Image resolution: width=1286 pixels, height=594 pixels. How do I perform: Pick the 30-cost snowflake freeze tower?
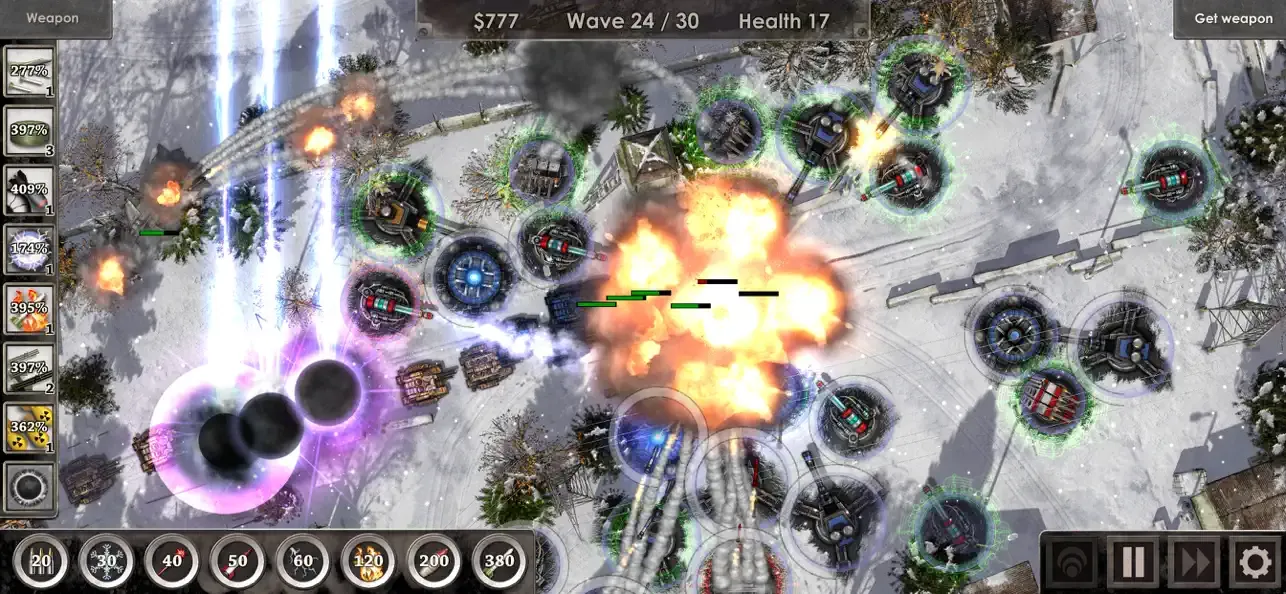(106, 562)
